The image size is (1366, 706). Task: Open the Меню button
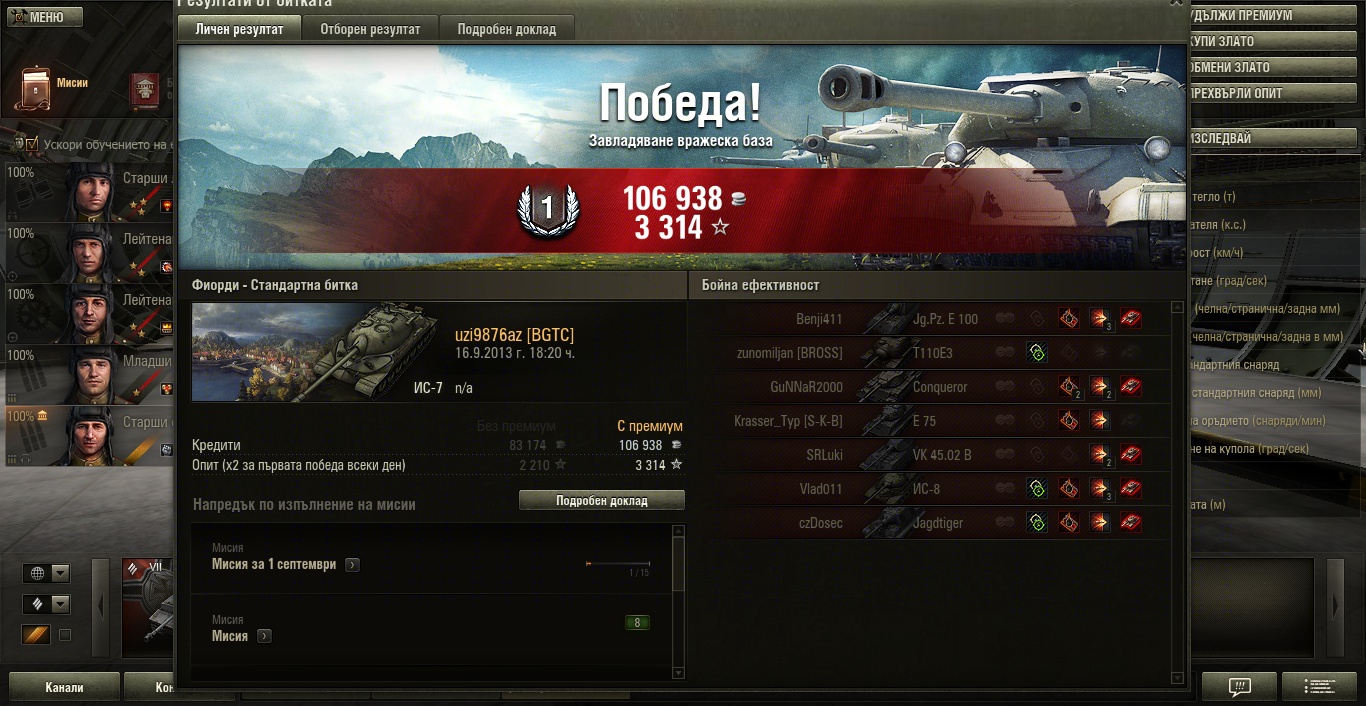pyautogui.click(x=42, y=17)
